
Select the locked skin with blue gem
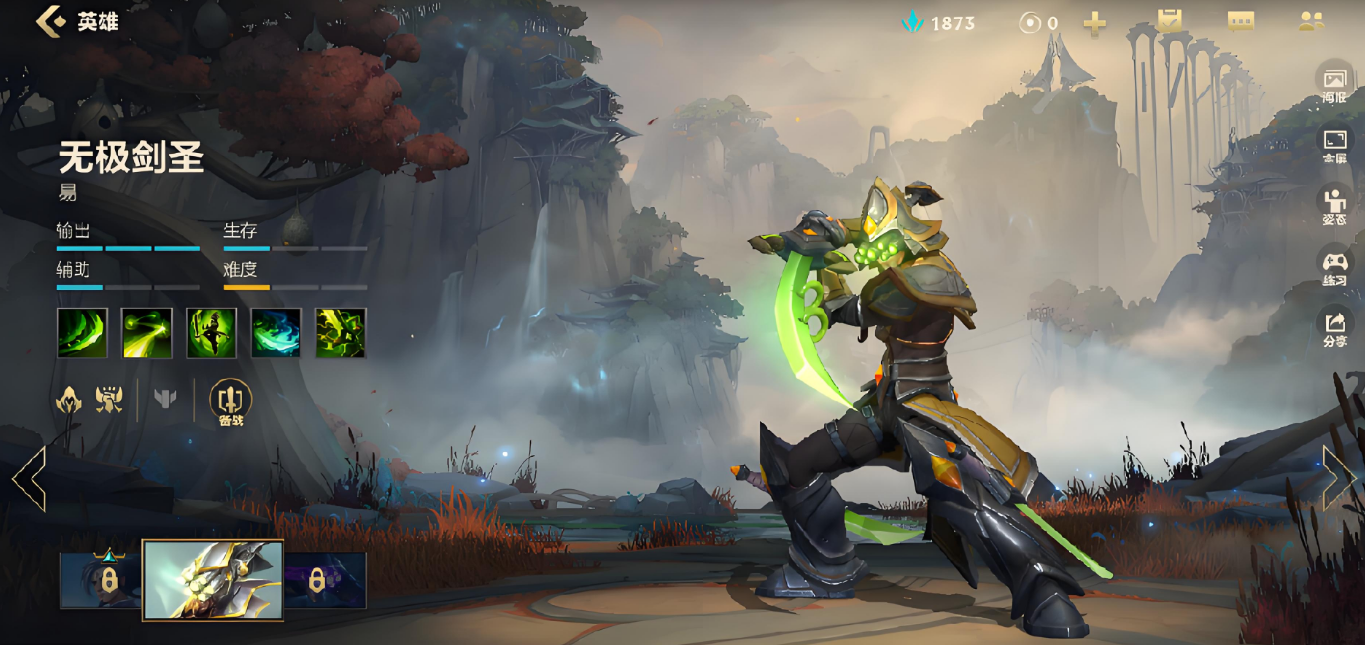click(x=101, y=580)
